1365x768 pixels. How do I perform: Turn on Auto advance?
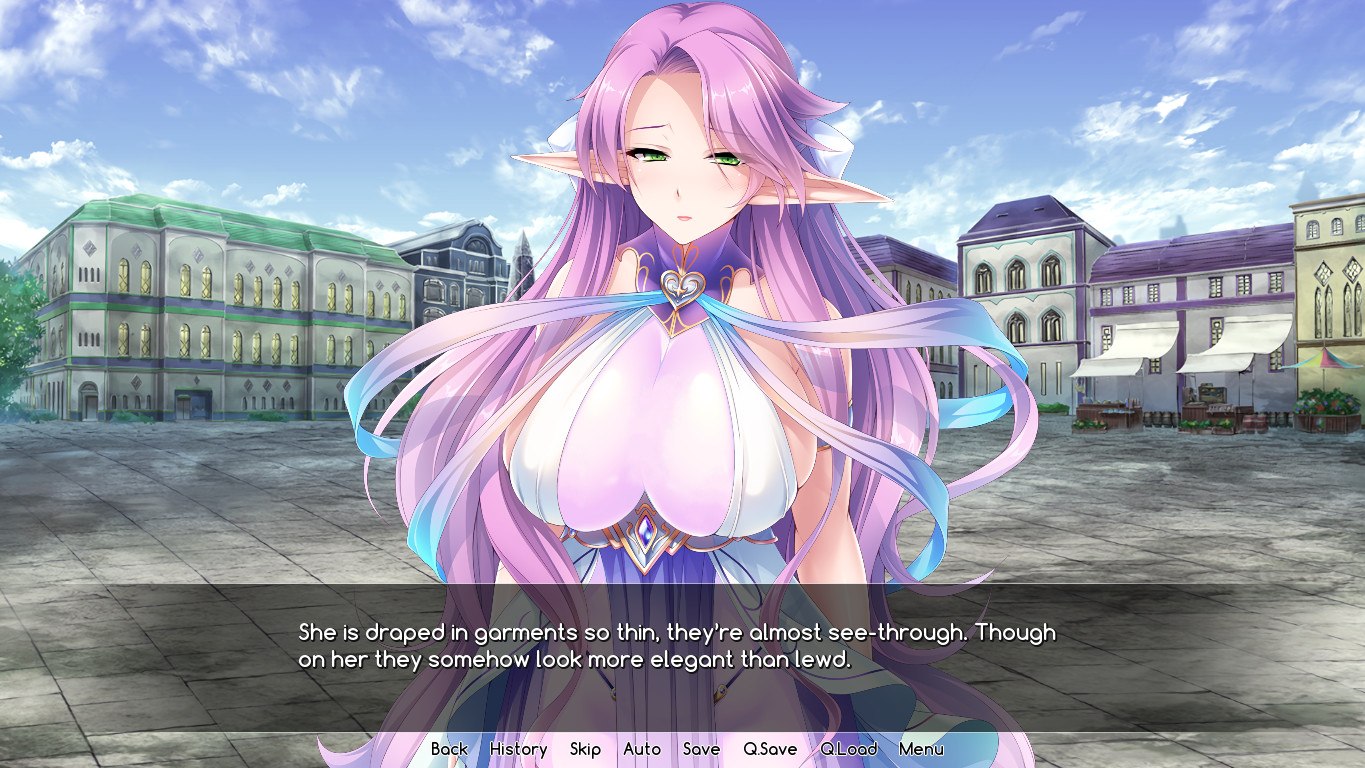tap(642, 749)
